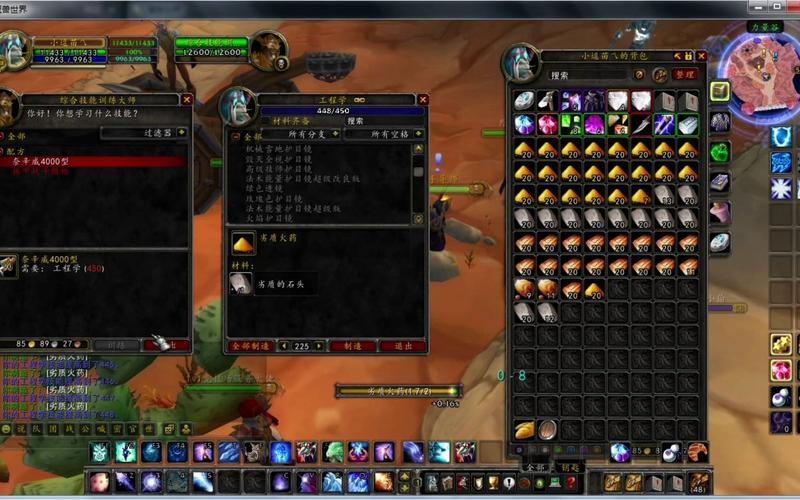Click the 整理 sort bag button
The width and height of the screenshot is (800, 500).
point(684,75)
